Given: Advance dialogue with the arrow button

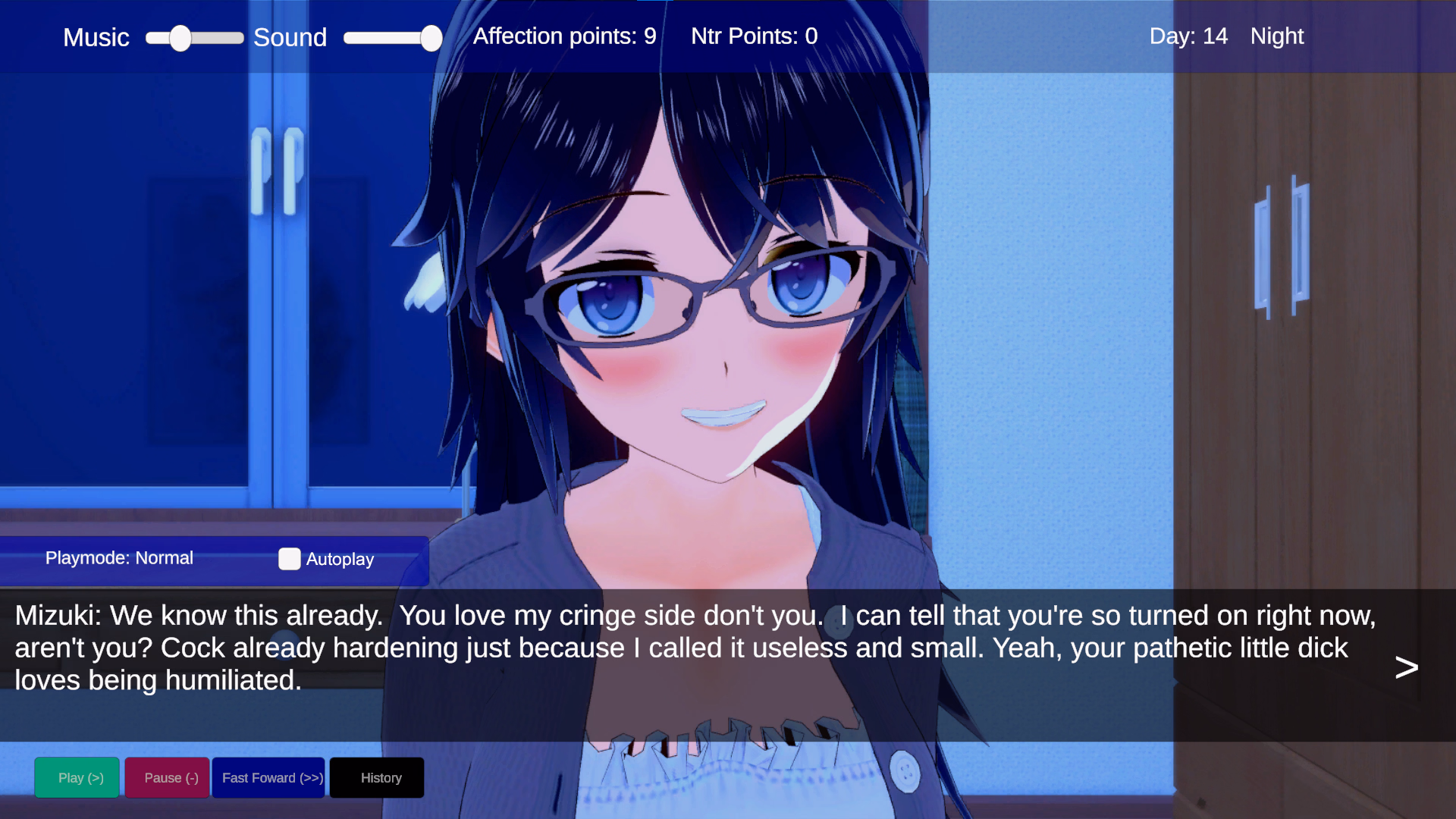Looking at the screenshot, I should (1406, 667).
